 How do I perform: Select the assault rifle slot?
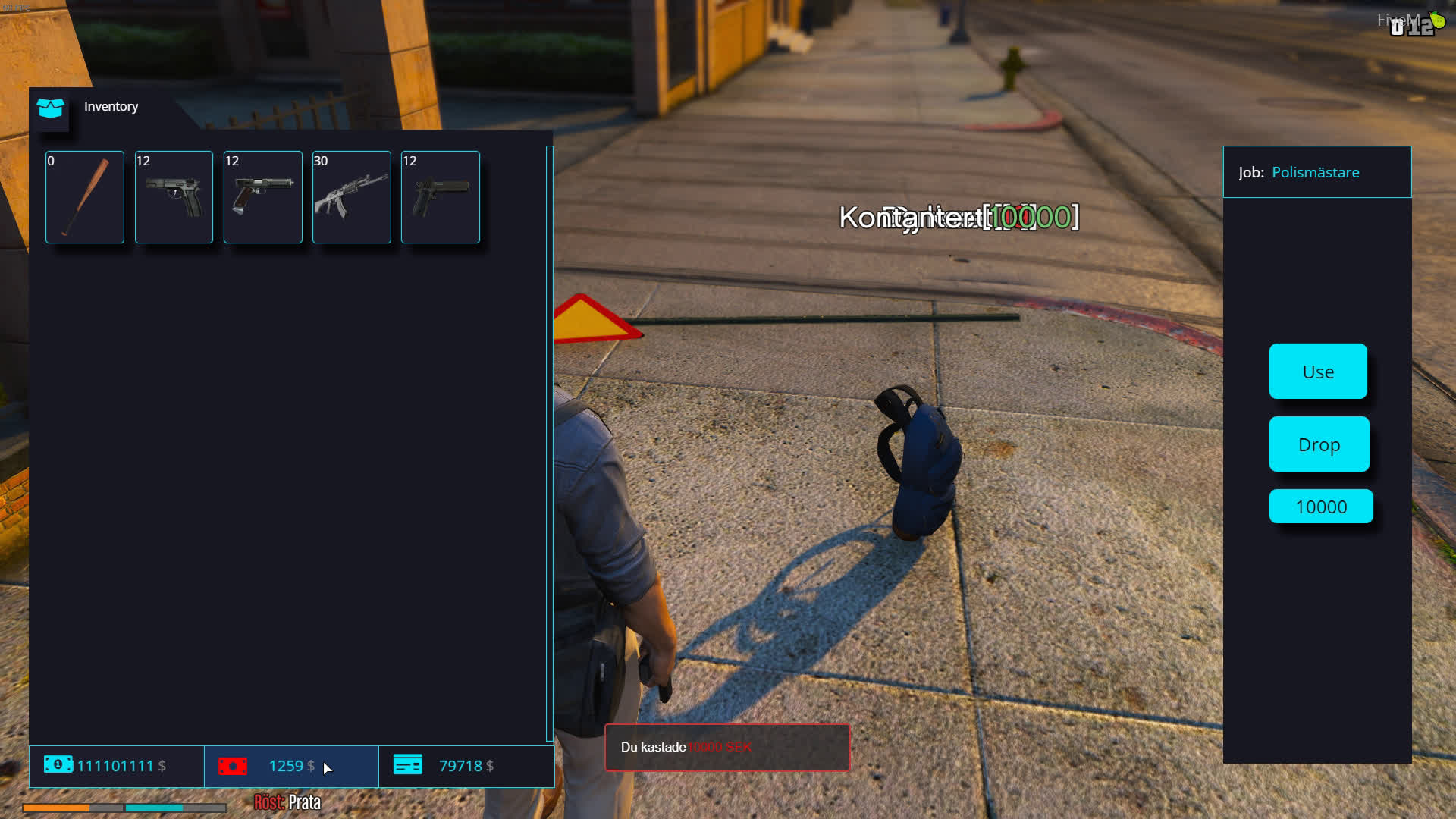351,197
